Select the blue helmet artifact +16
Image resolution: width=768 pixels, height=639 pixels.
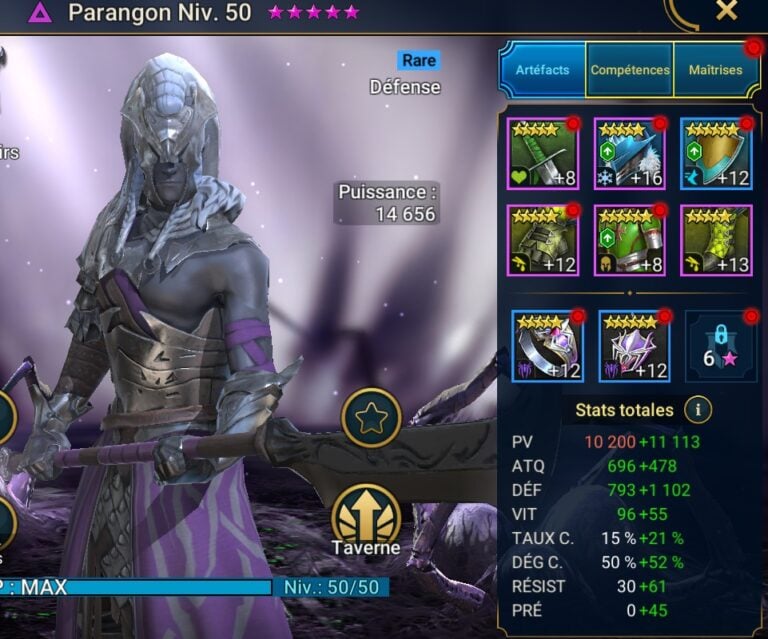coord(630,153)
